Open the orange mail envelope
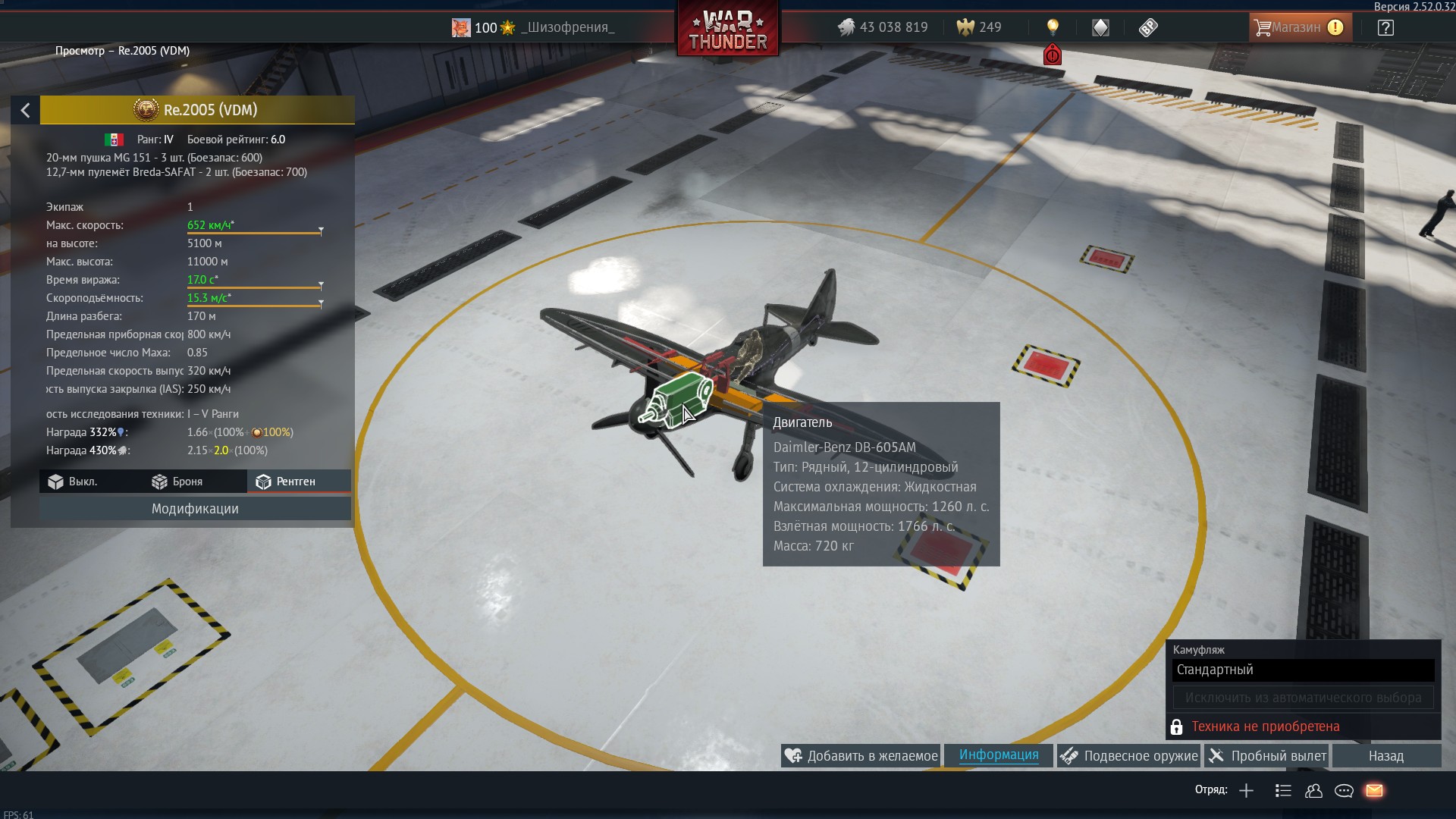1456x819 pixels. point(1374,791)
